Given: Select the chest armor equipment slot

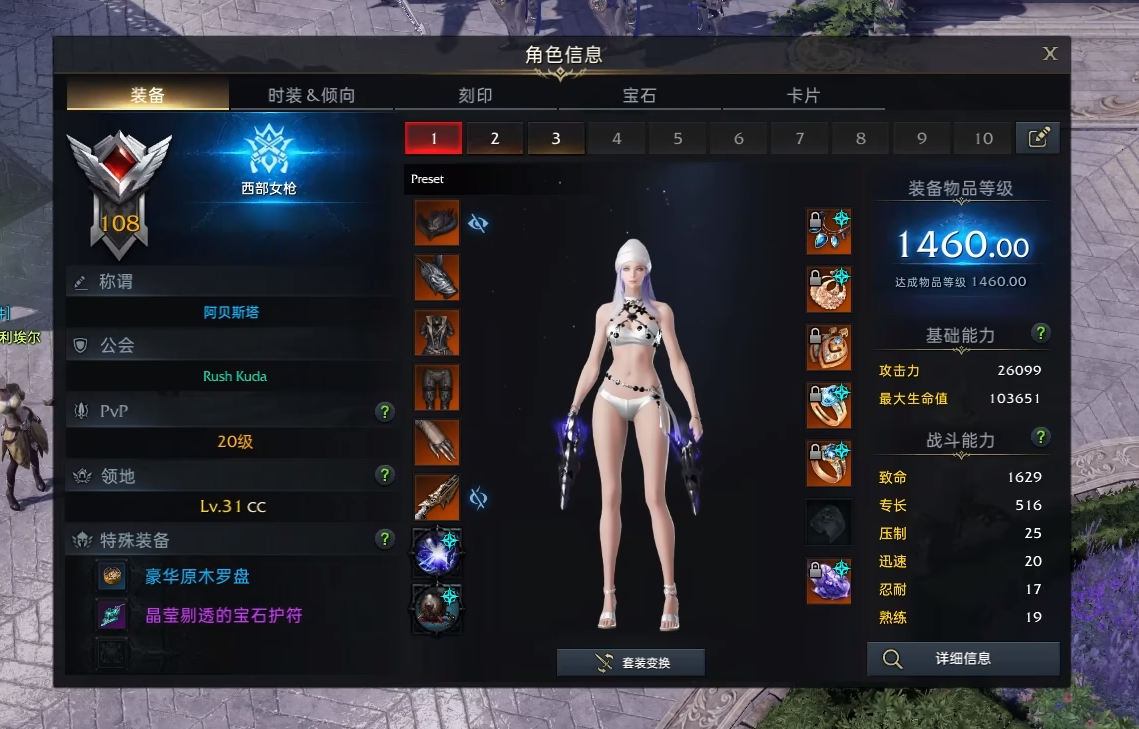Looking at the screenshot, I should pyautogui.click(x=437, y=332).
